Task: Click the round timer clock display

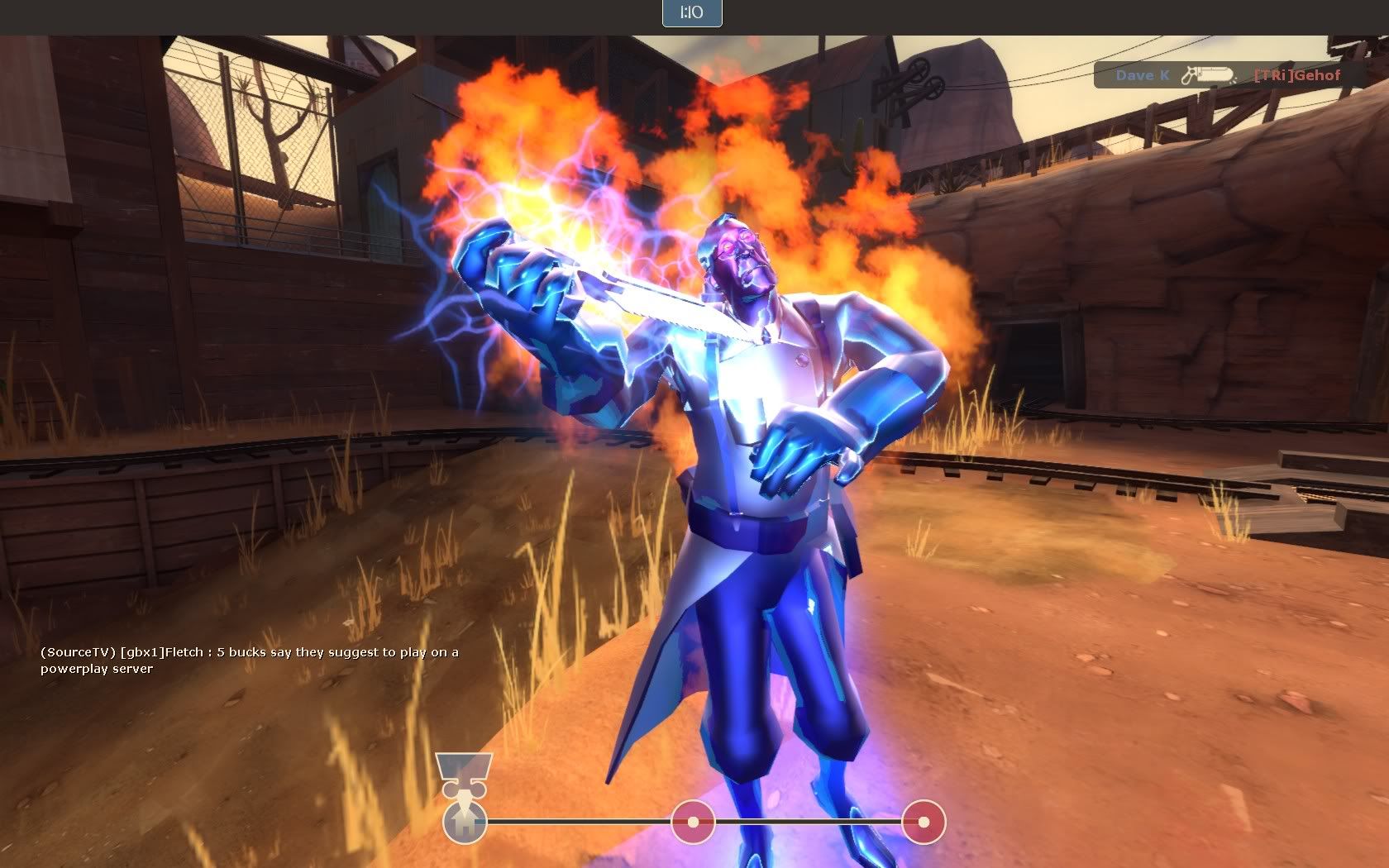Action: tap(691, 13)
